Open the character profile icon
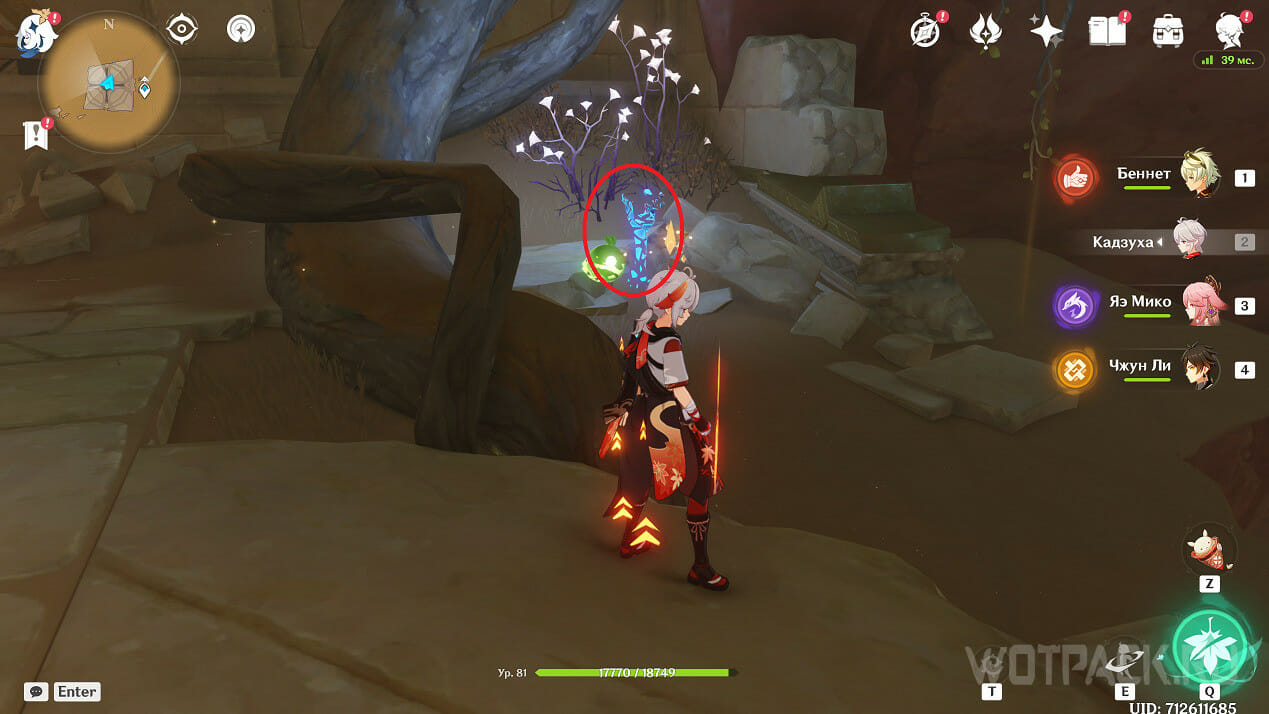This screenshot has width=1269, height=714. 1229,31
